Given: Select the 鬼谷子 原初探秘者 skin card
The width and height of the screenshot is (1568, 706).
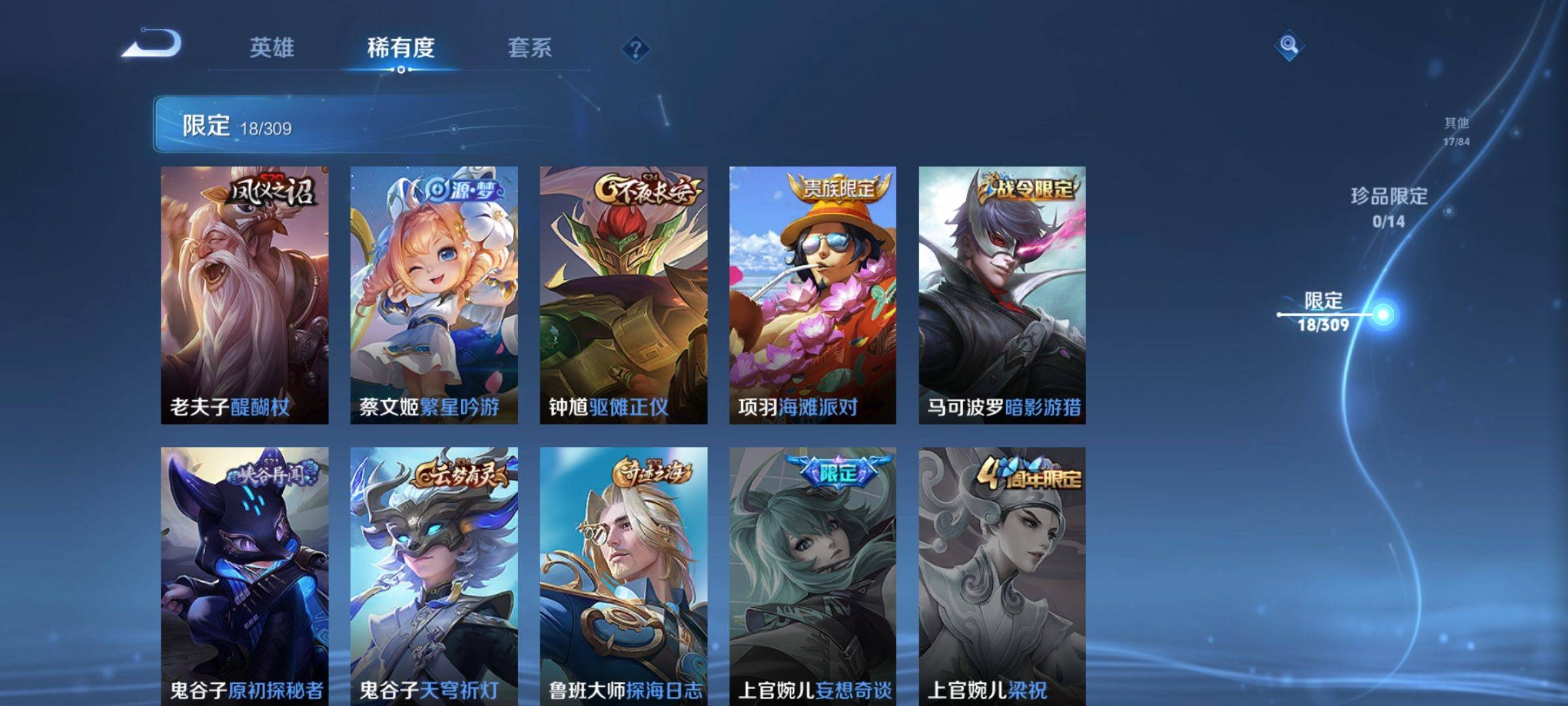Looking at the screenshot, I should tap(244, 575).
